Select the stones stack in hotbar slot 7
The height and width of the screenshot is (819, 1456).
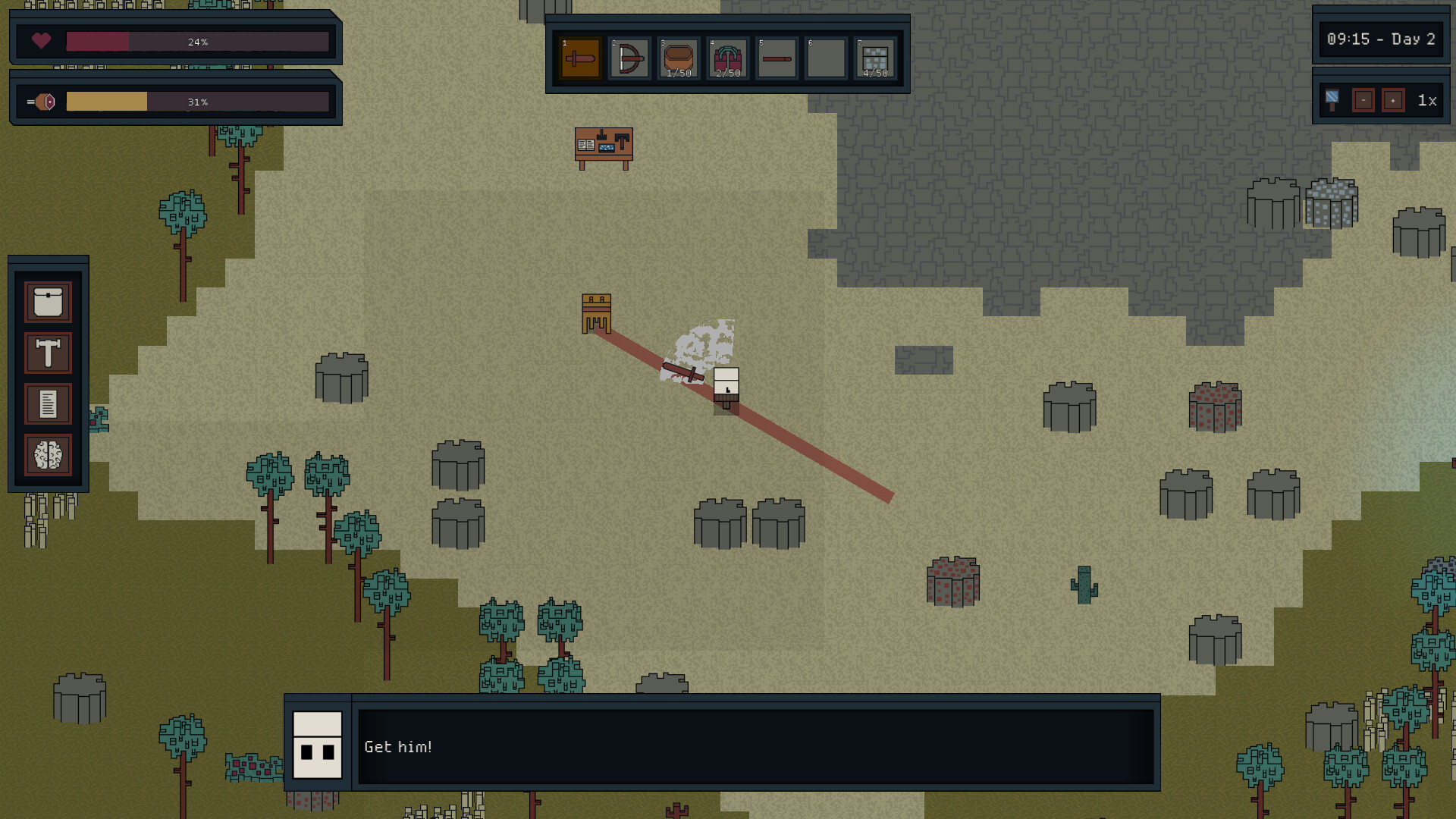click(x=875, y=57)
